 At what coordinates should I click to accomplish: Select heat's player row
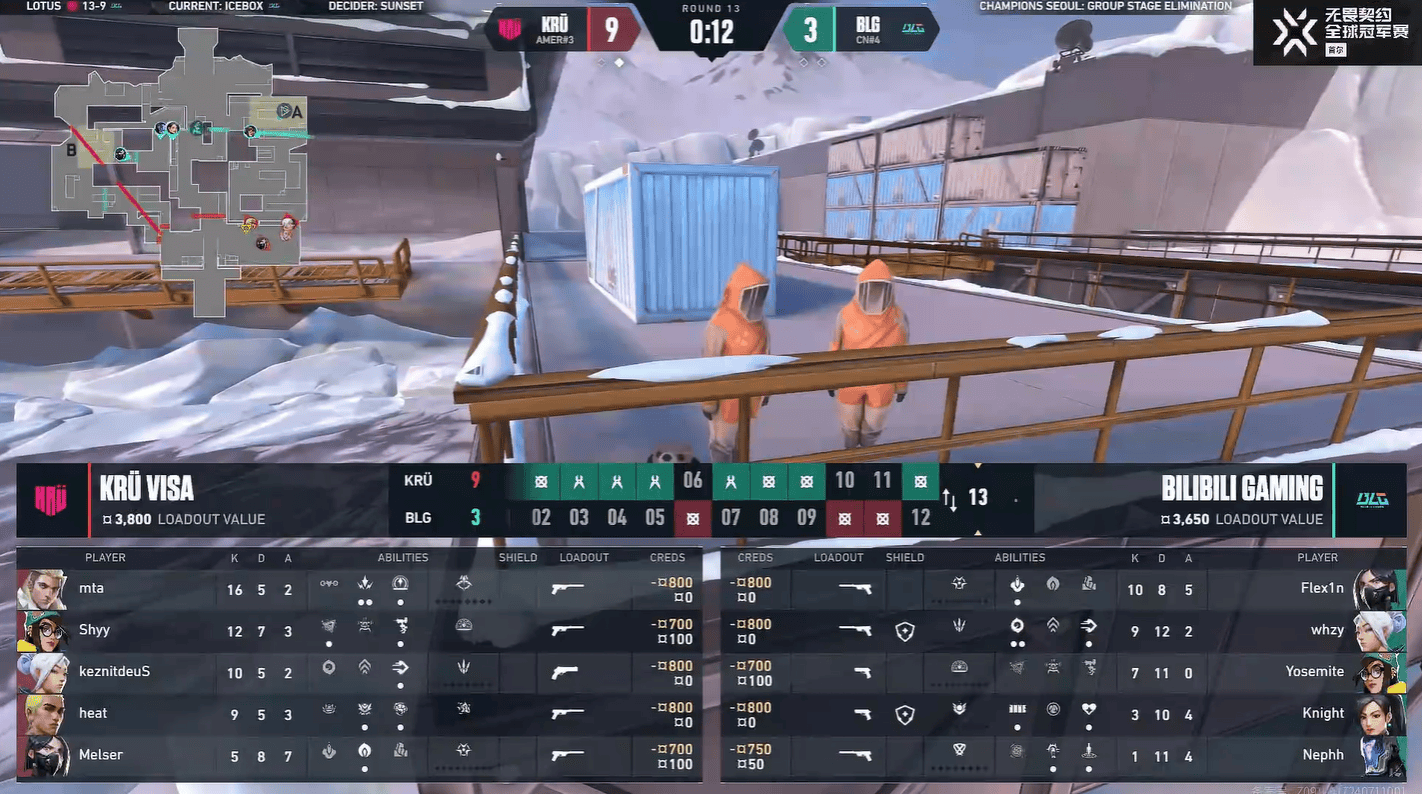[358, 714]
